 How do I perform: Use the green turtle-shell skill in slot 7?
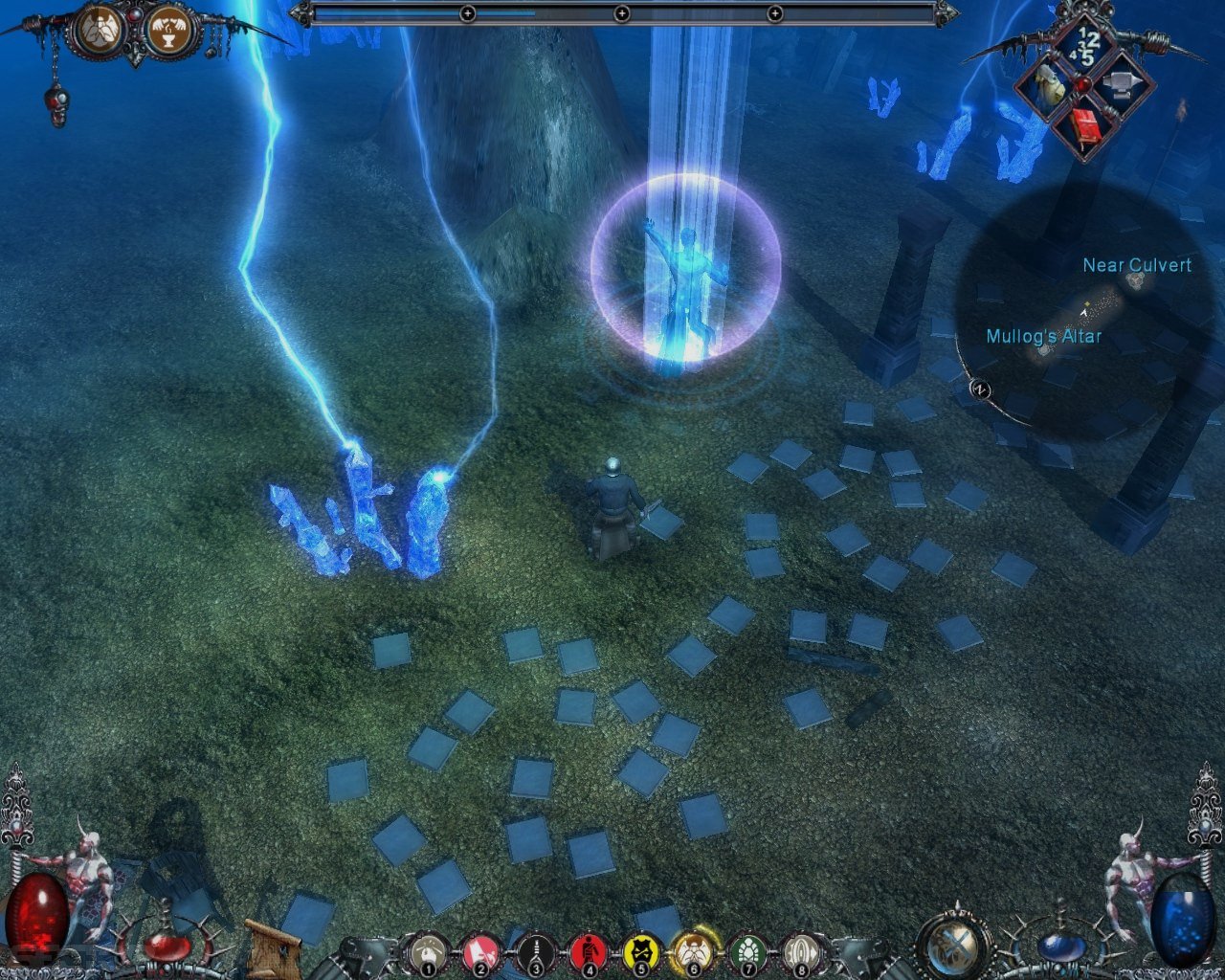[x=746, y=952]
